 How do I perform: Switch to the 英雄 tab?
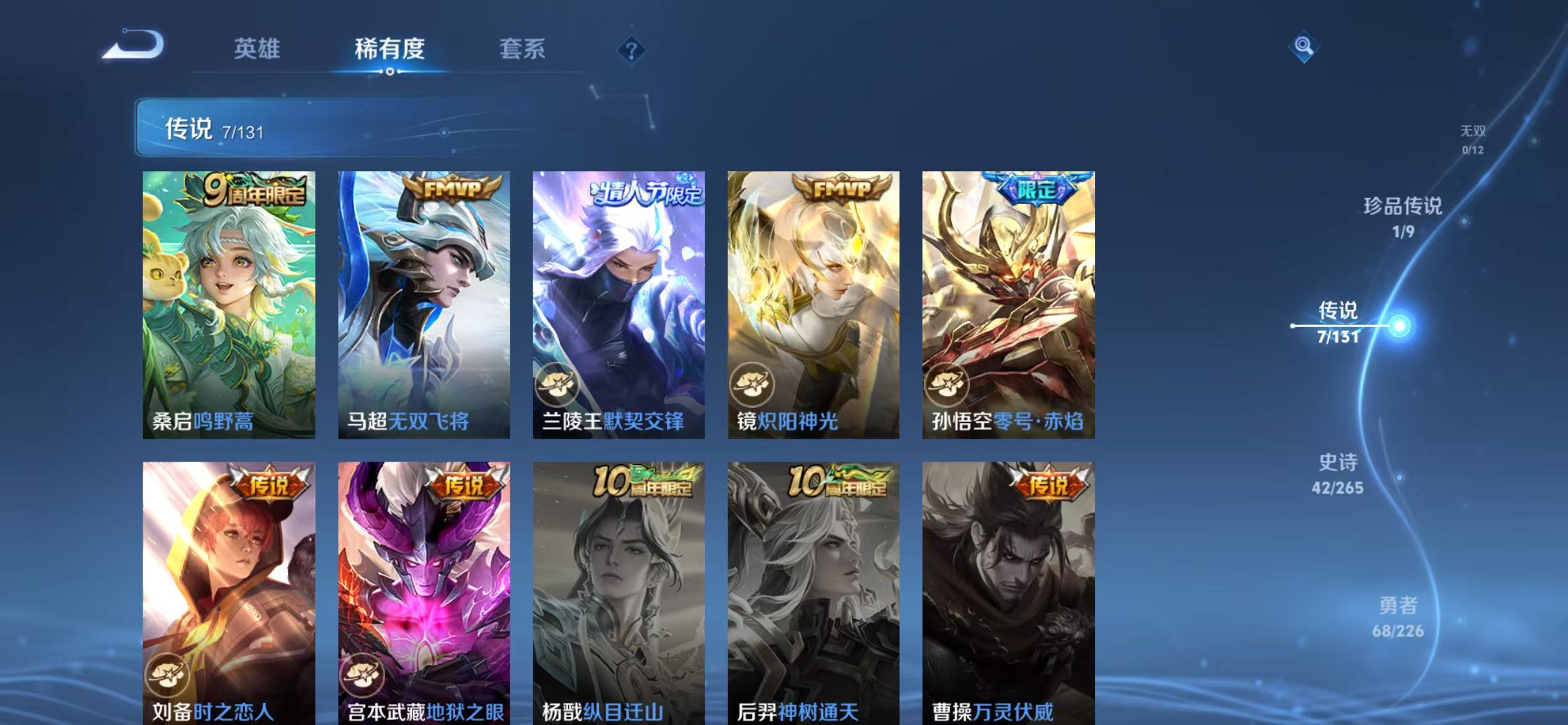point(258,50)
